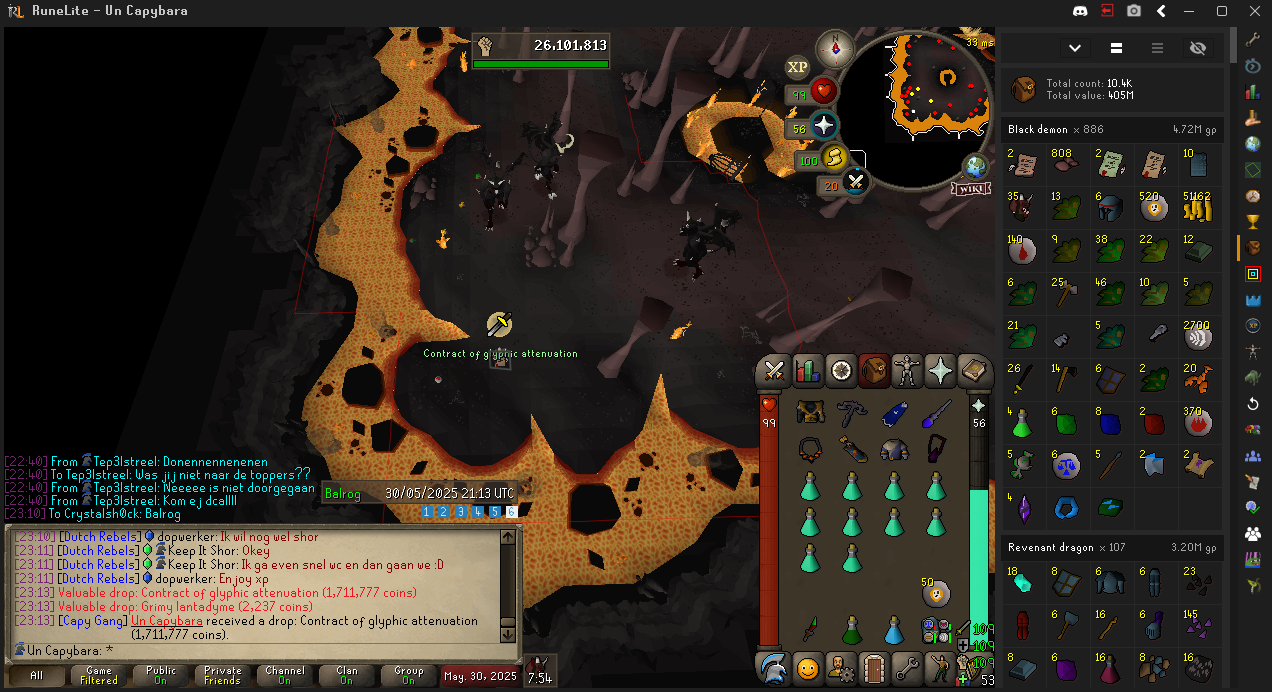Show the Prayer tab
This screenshot has width=1272, height=692.
941,371
